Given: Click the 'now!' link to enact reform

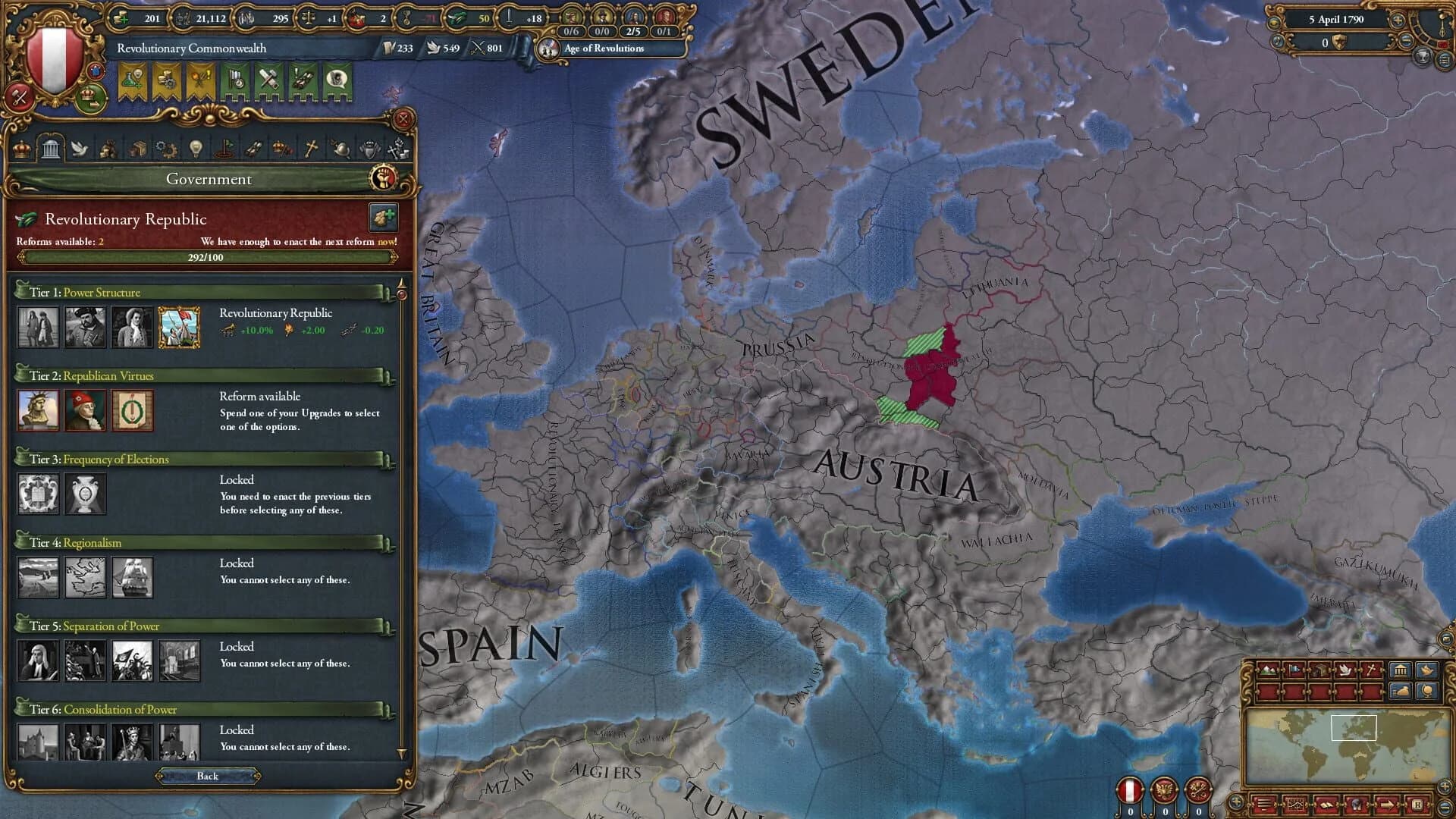Looking at the screenshot, I should pos(386,241).
